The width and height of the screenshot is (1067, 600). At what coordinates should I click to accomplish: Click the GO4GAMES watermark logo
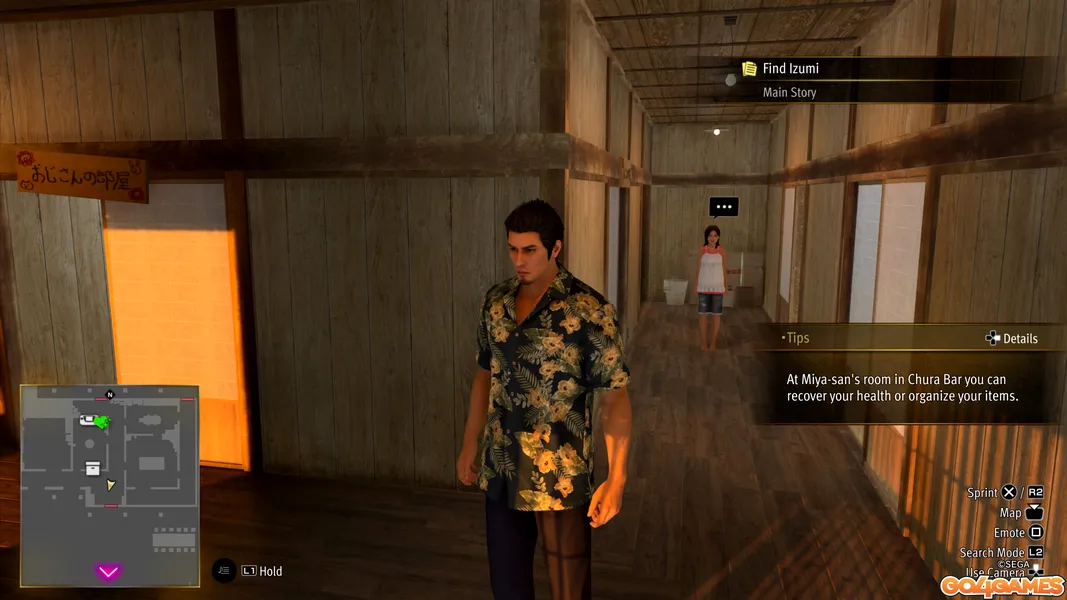point(999,587)
